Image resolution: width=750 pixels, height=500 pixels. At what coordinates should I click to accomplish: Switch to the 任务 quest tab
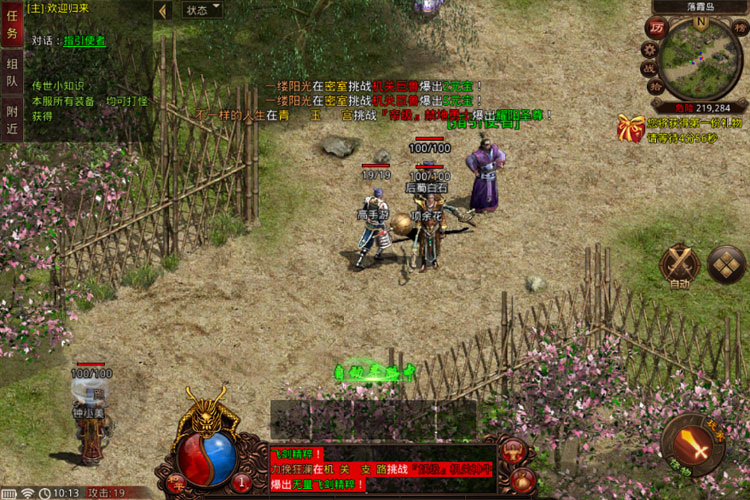click(x=12, y=26)
